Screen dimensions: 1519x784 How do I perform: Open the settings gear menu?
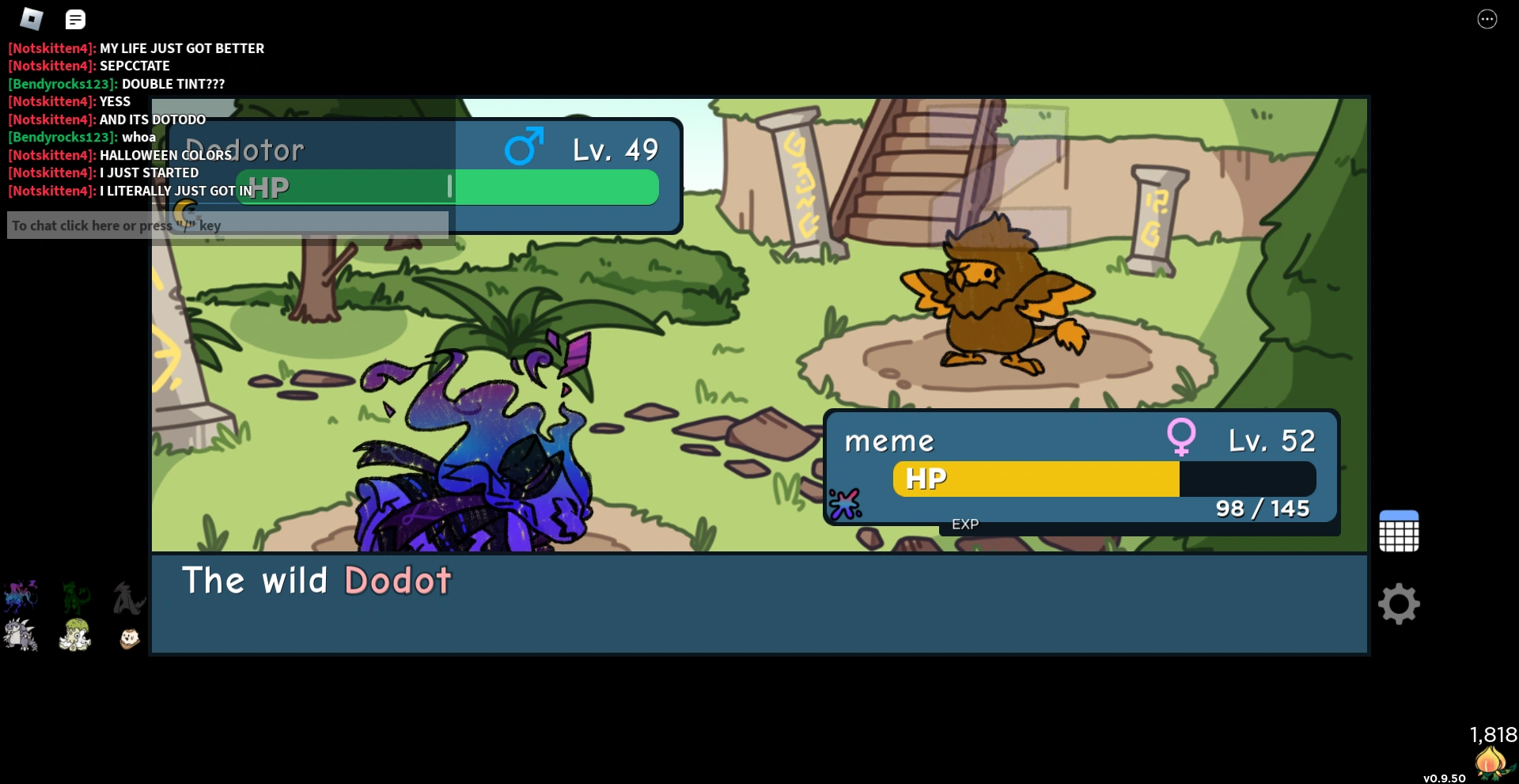coord(1399,604)
